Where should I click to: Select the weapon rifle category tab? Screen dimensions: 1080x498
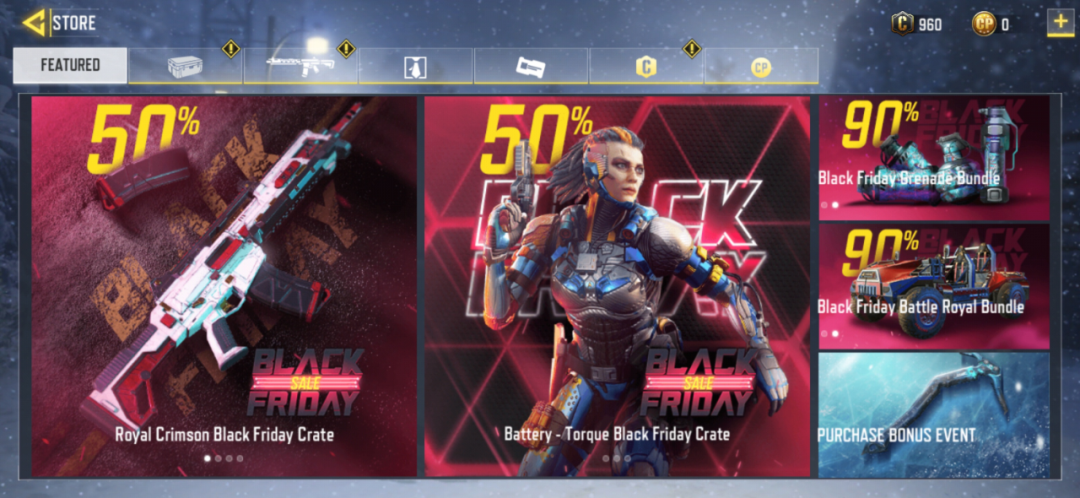tap(300, 66)
